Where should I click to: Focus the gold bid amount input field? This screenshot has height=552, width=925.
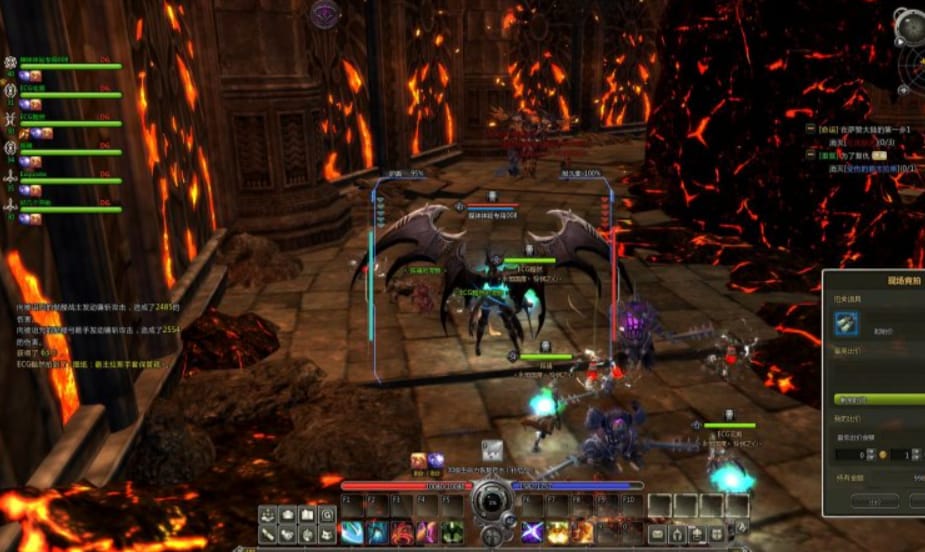(x=852, y=454)
